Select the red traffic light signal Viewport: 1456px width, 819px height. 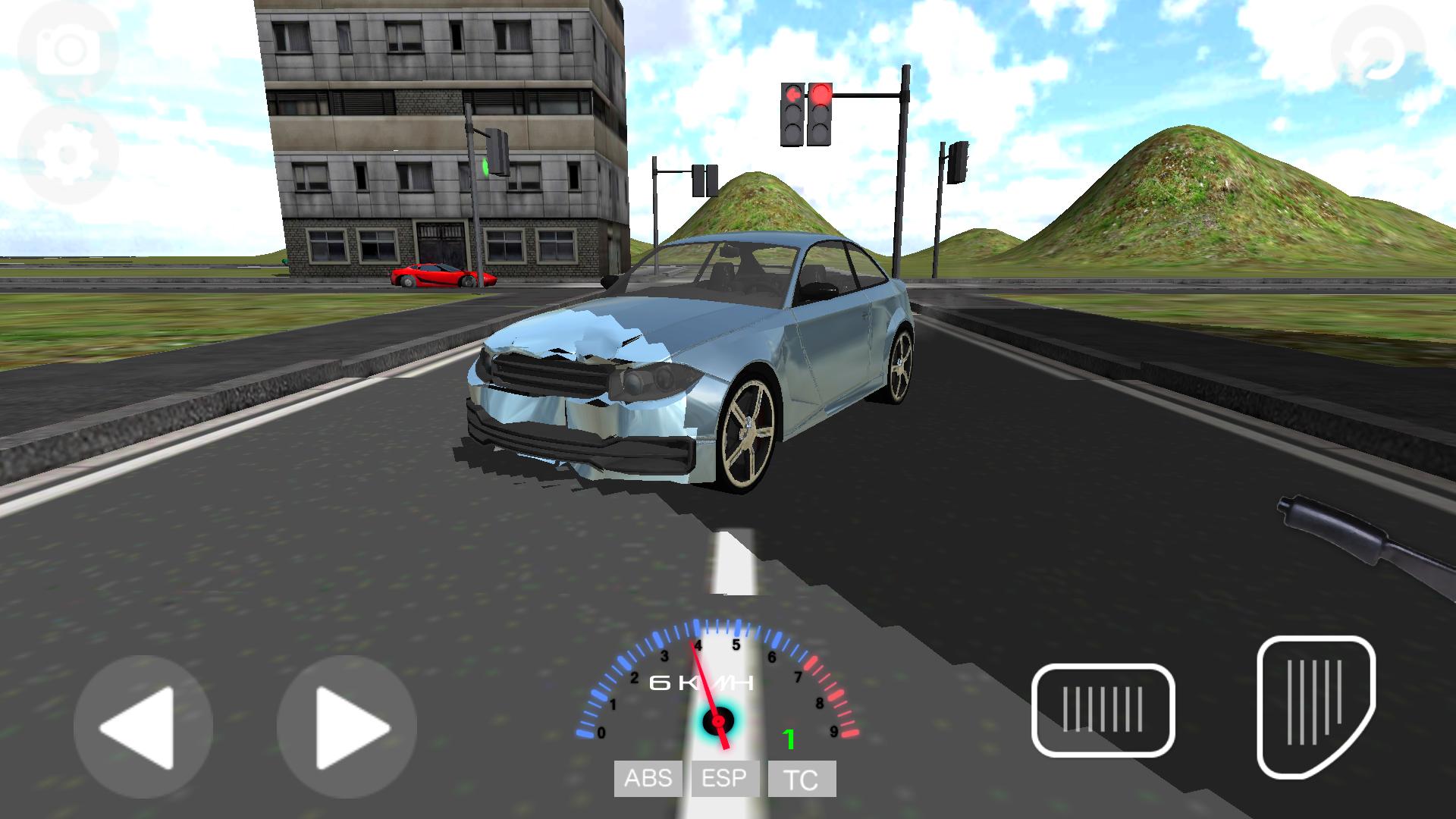(x=821, y=95)
